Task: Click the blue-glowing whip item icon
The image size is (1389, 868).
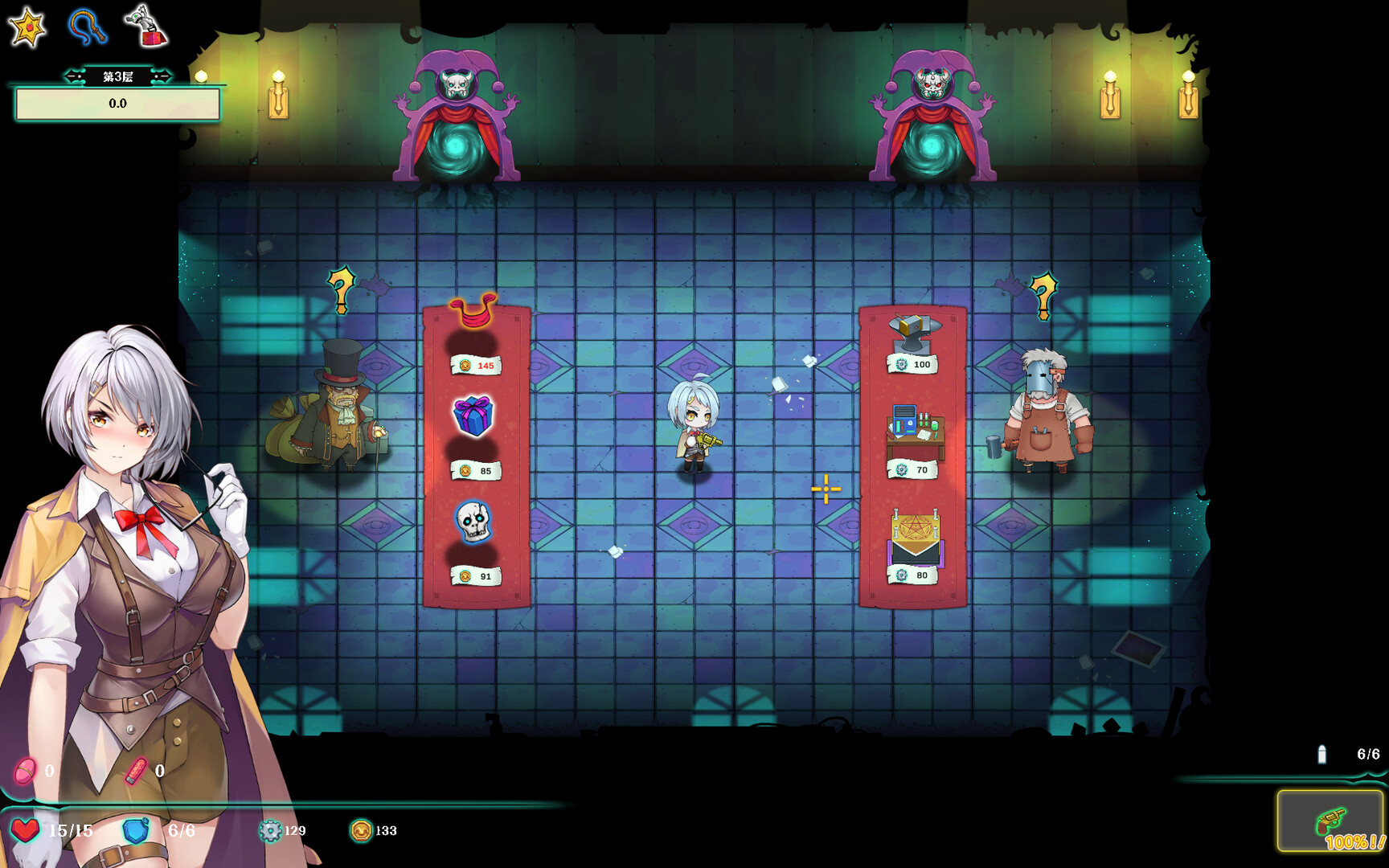Action: 87,27
